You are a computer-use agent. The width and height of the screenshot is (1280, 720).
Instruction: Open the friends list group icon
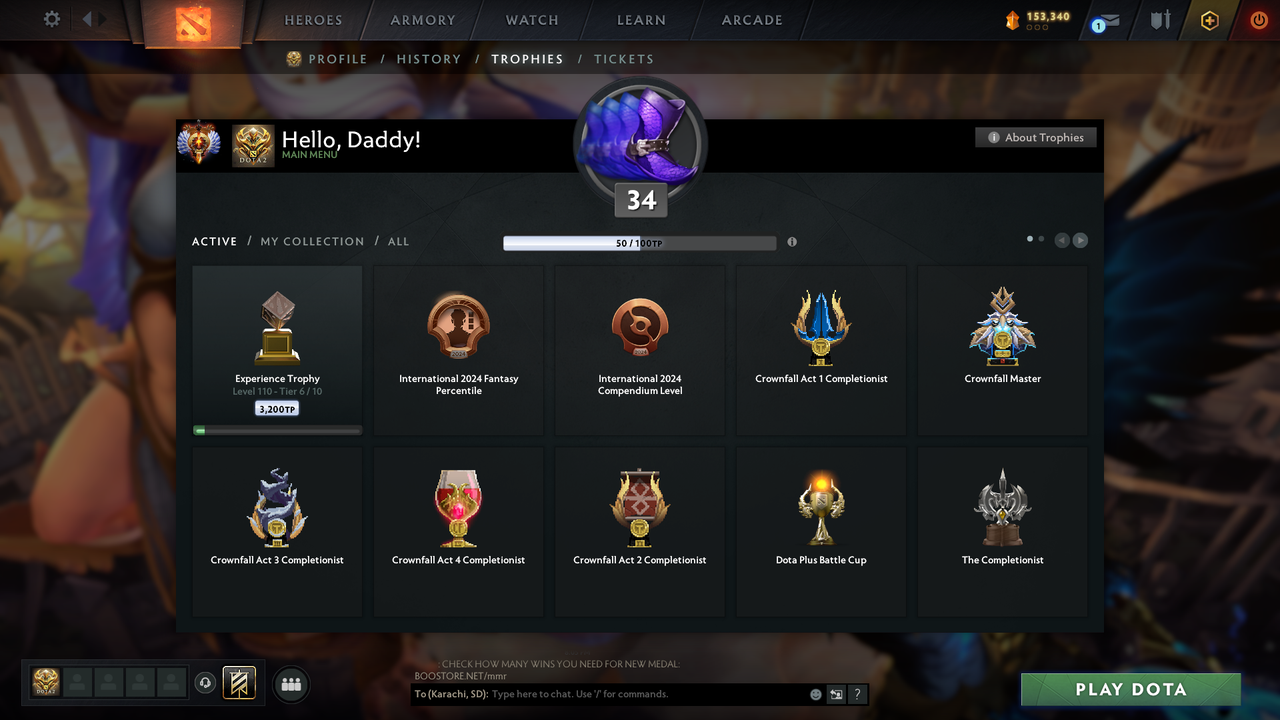290,684
